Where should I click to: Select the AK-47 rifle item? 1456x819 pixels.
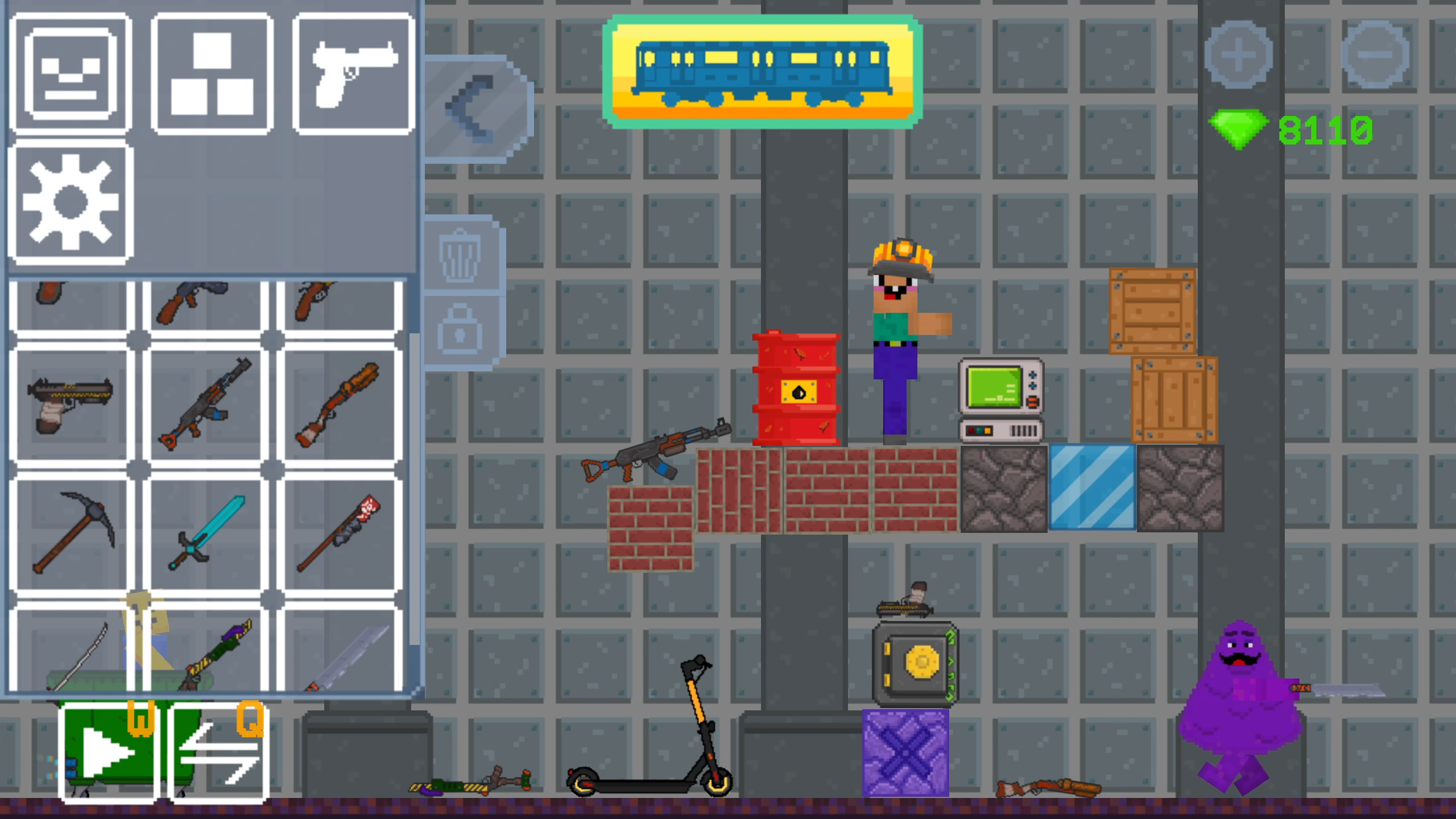[x=205, y=404]
